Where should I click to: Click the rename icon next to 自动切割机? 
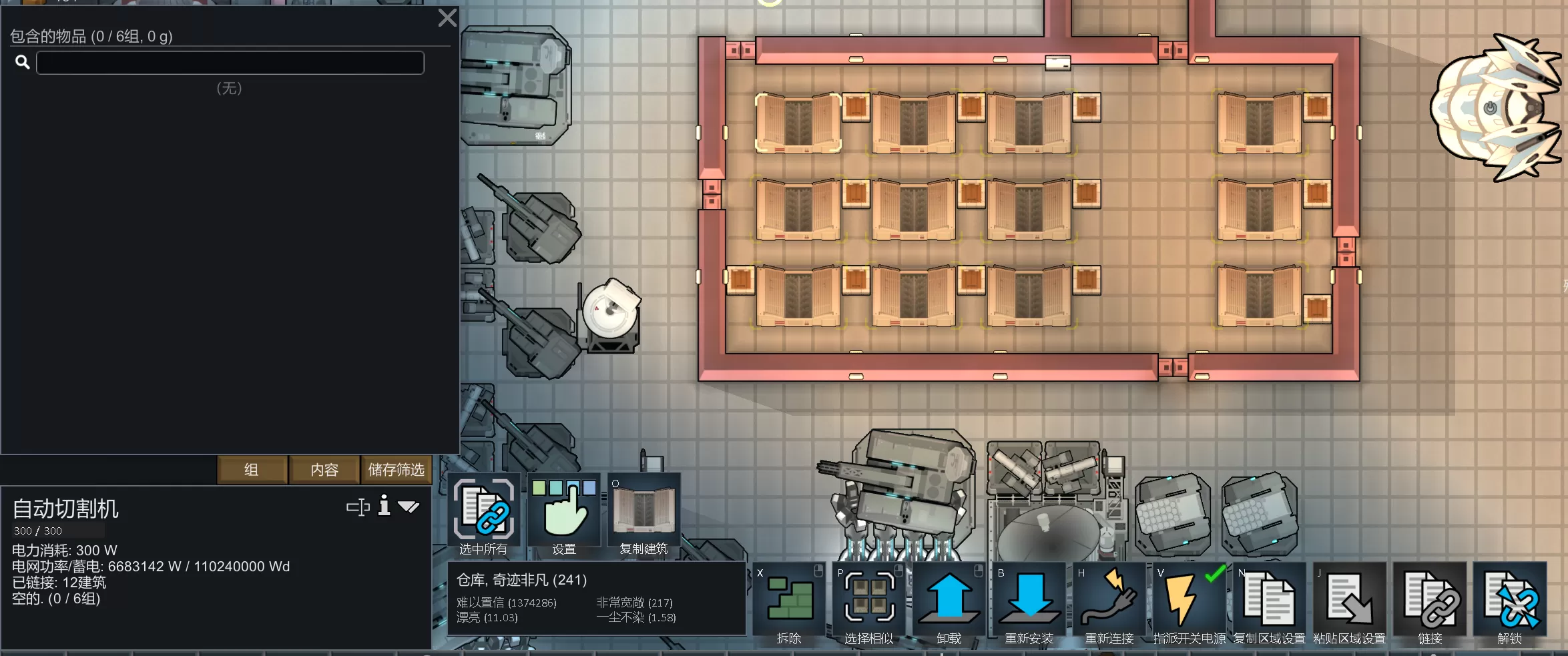coord(358,507)
